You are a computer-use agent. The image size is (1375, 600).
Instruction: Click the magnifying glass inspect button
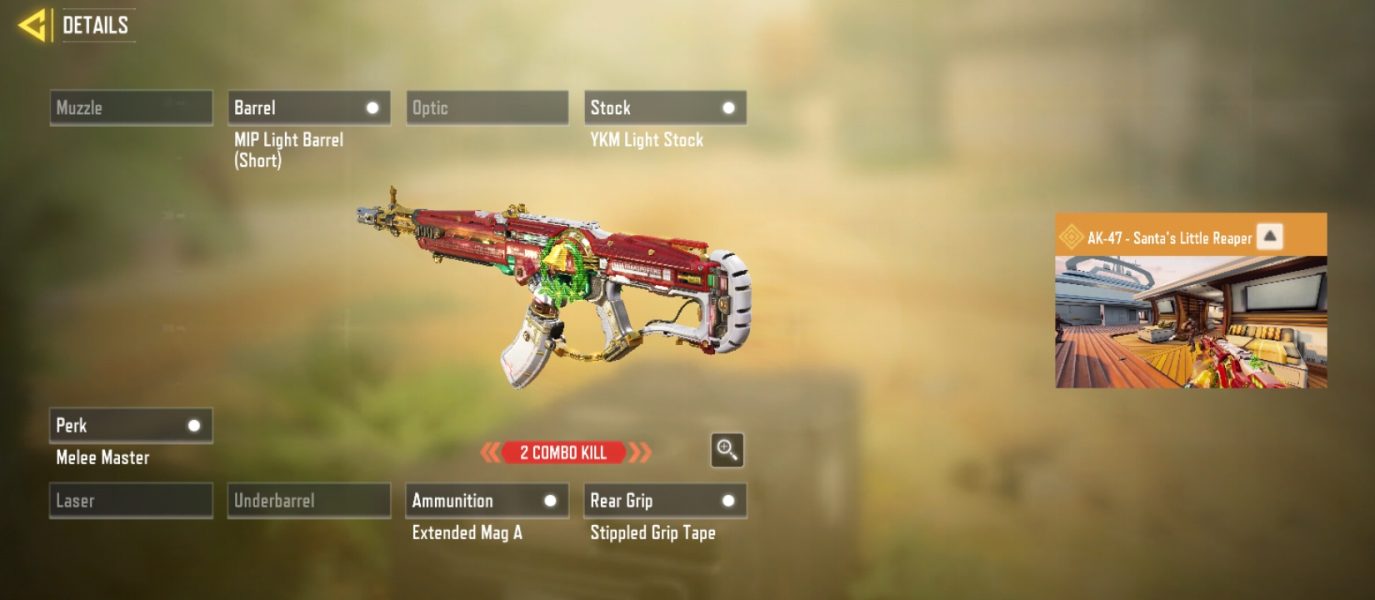727,450
